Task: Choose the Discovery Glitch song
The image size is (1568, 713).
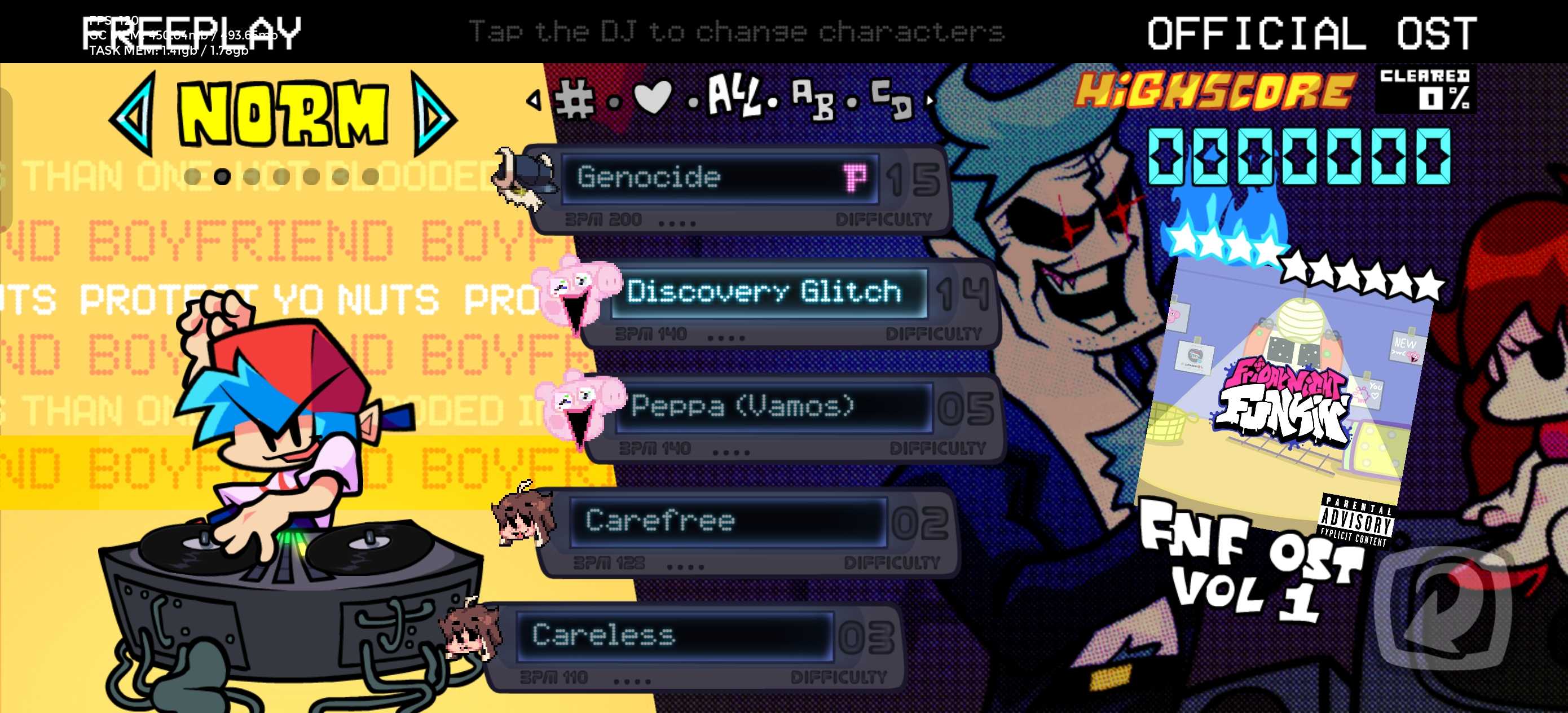Action: [767, 292]
